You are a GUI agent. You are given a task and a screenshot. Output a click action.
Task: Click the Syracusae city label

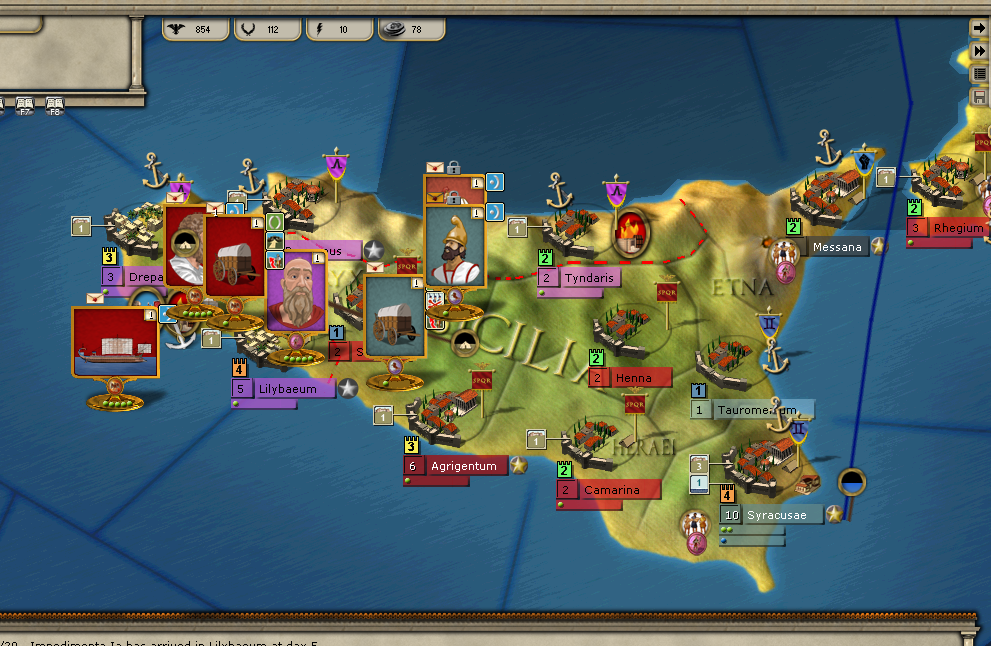tap(782, 515)
